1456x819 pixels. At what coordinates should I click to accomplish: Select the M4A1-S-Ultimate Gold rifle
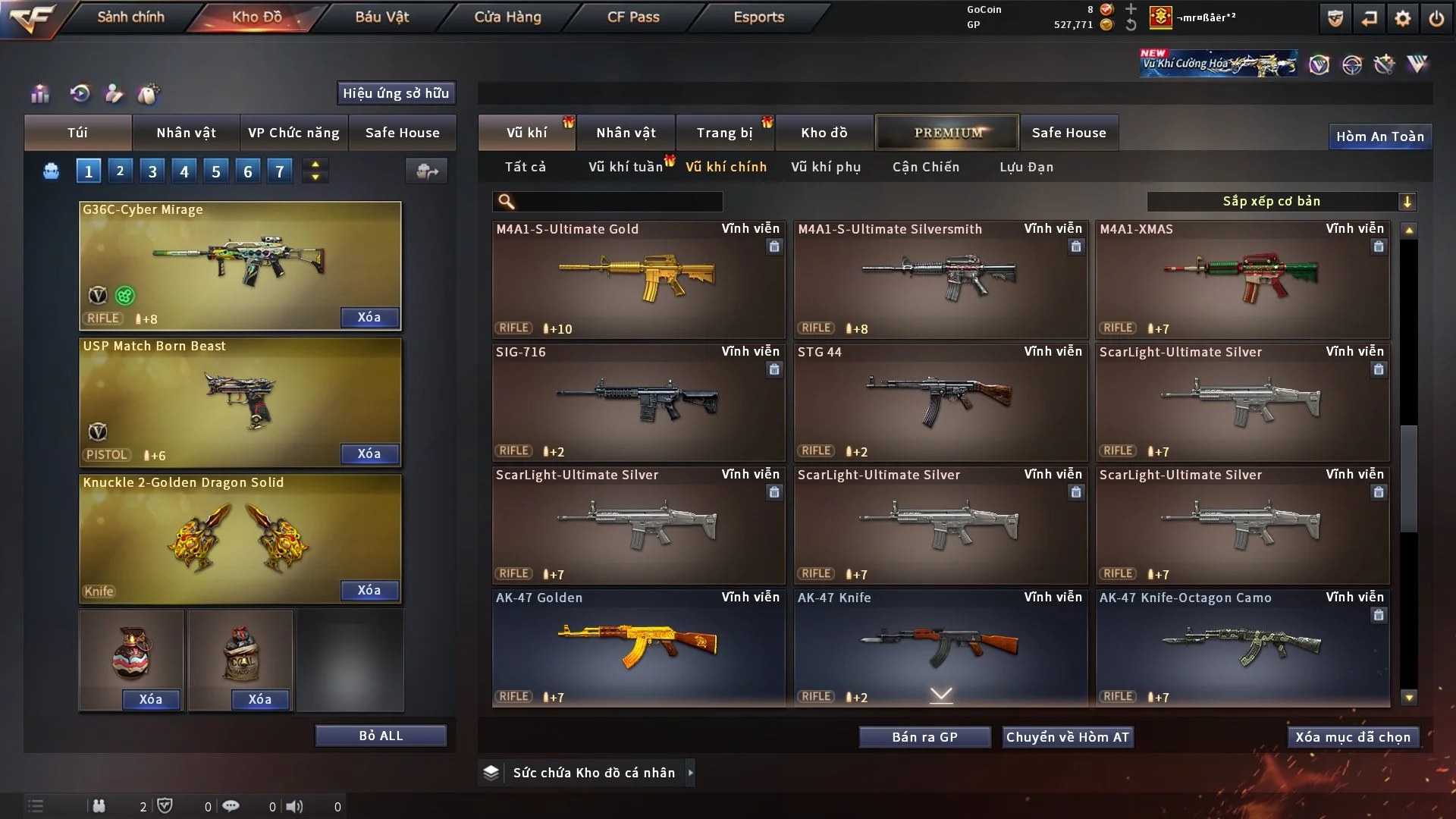(x=638, y=279)
